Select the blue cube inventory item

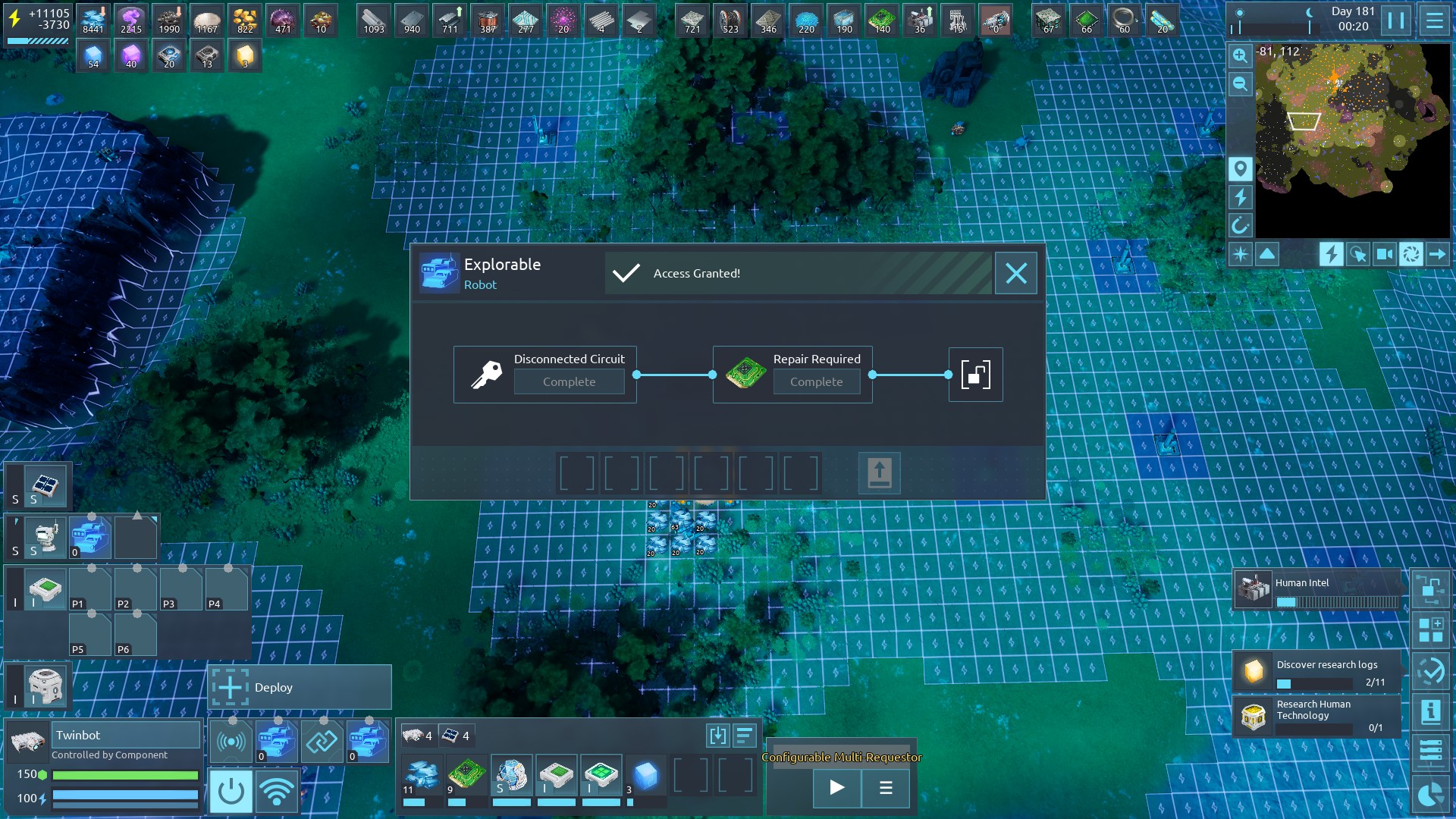646,775
